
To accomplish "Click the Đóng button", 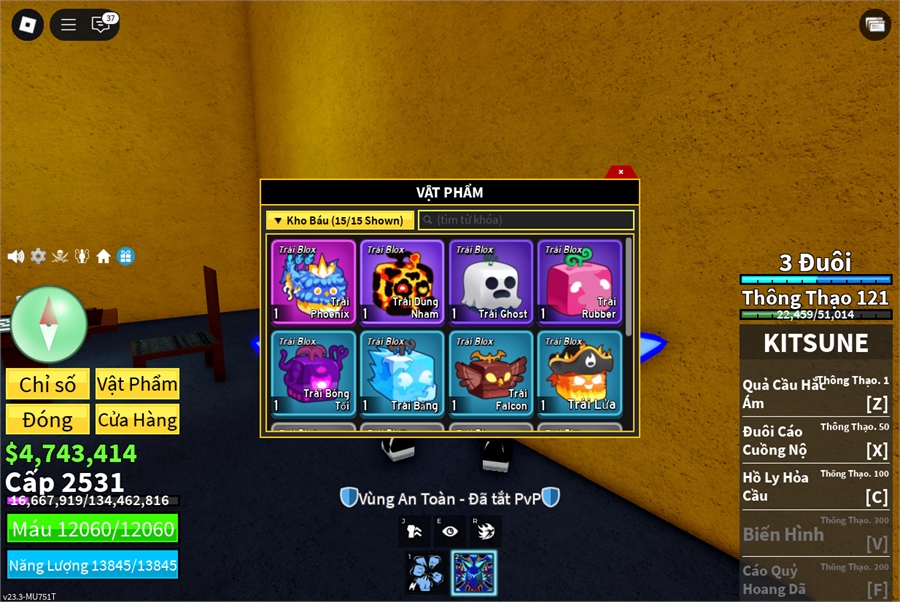I will click(47, 420).
